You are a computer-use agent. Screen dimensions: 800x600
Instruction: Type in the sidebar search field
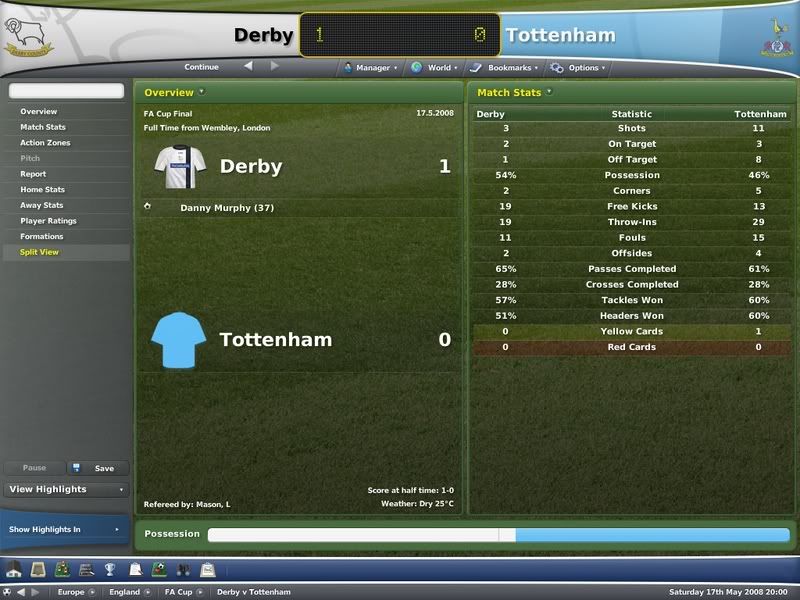click(x=66, y=91)
